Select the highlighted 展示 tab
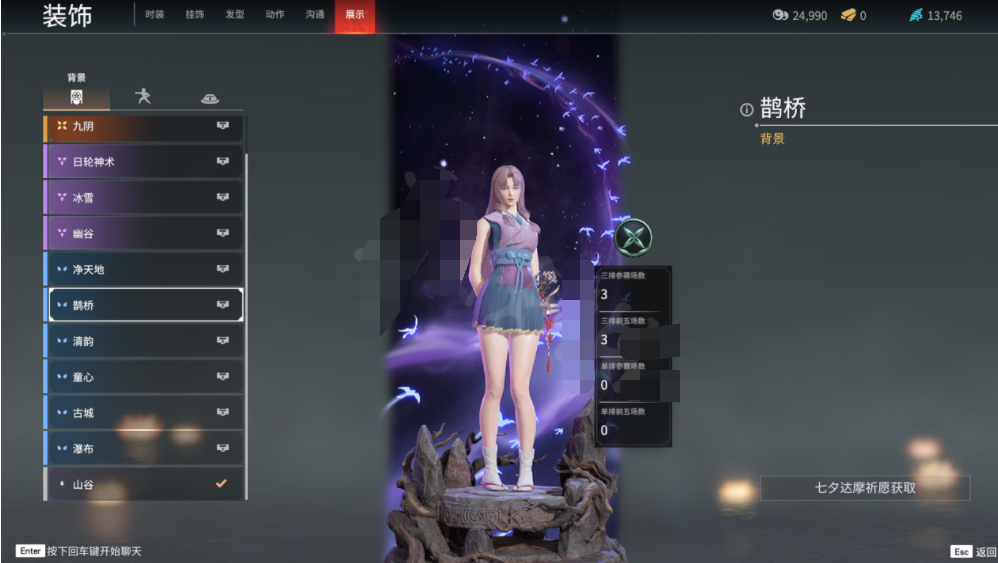 tap(355, 15)
